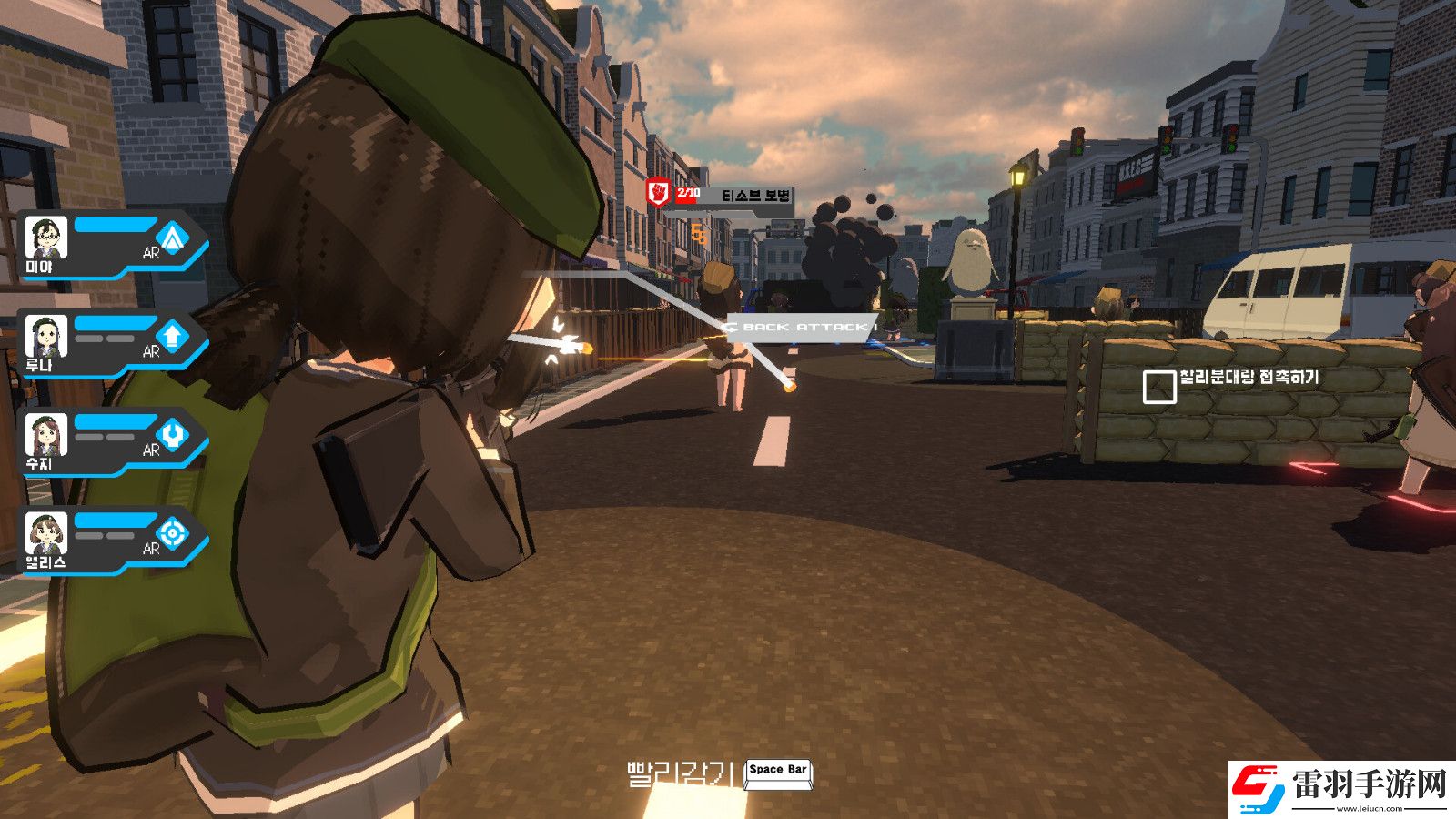Click 엘리스's crosshair role icon
1456x819 pixels.
[173, 533]
